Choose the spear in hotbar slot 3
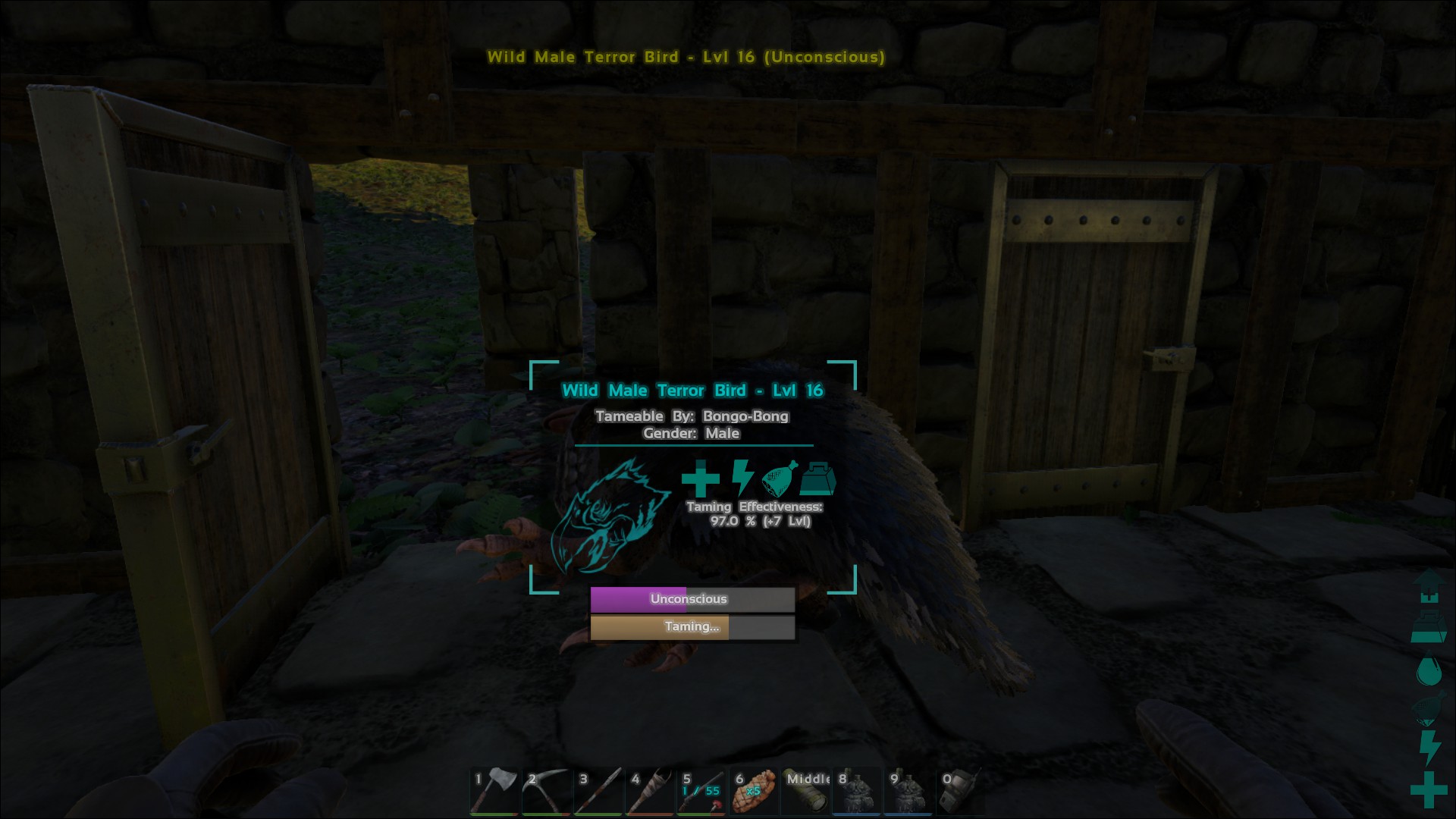Image resolution: width=1456 pixels, height=819 pixels. [x=599, y=791]
